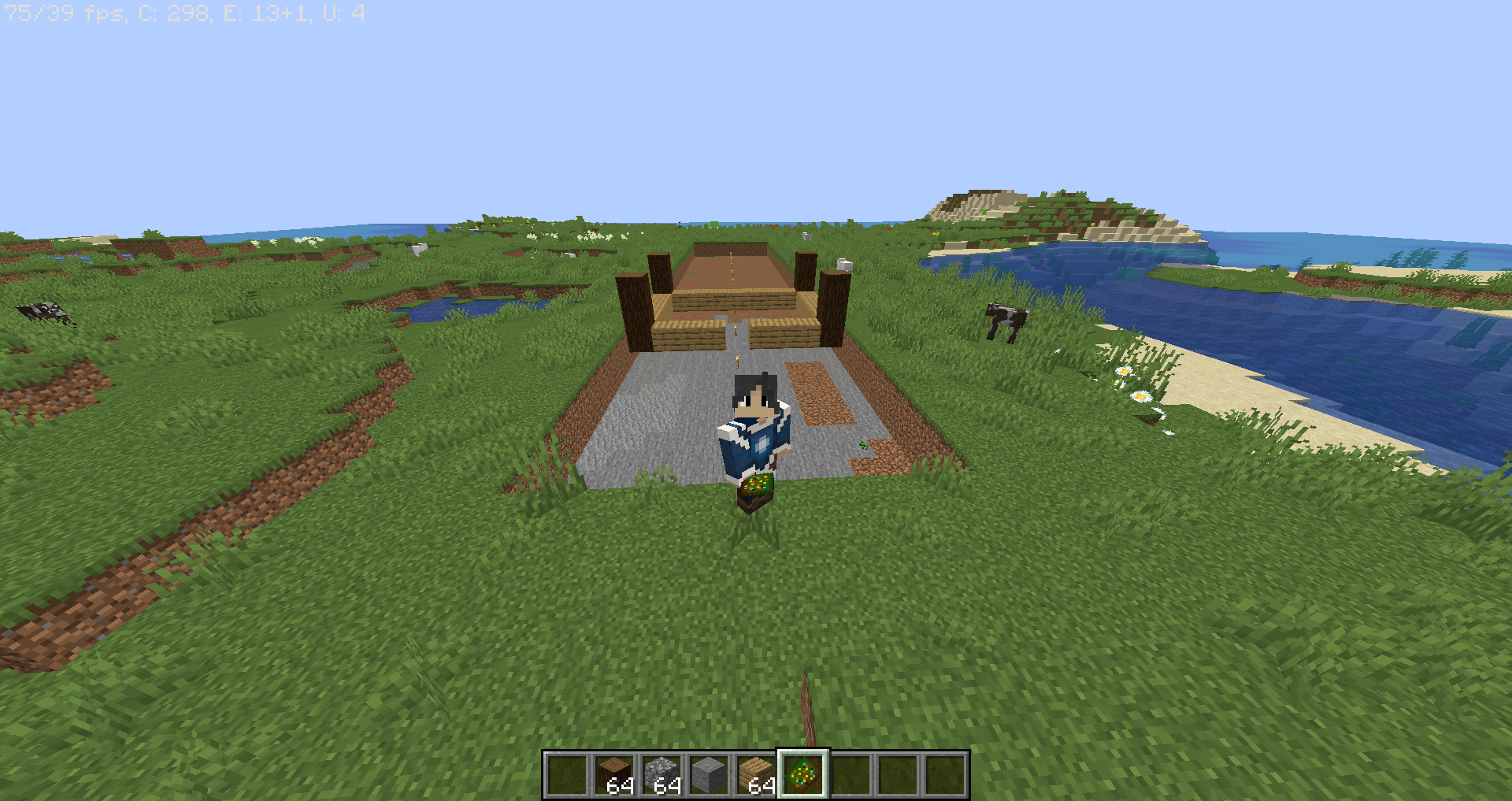
Task: Click the crosshair at screen center
Action: pyautogui.click(x=756, y=400)
